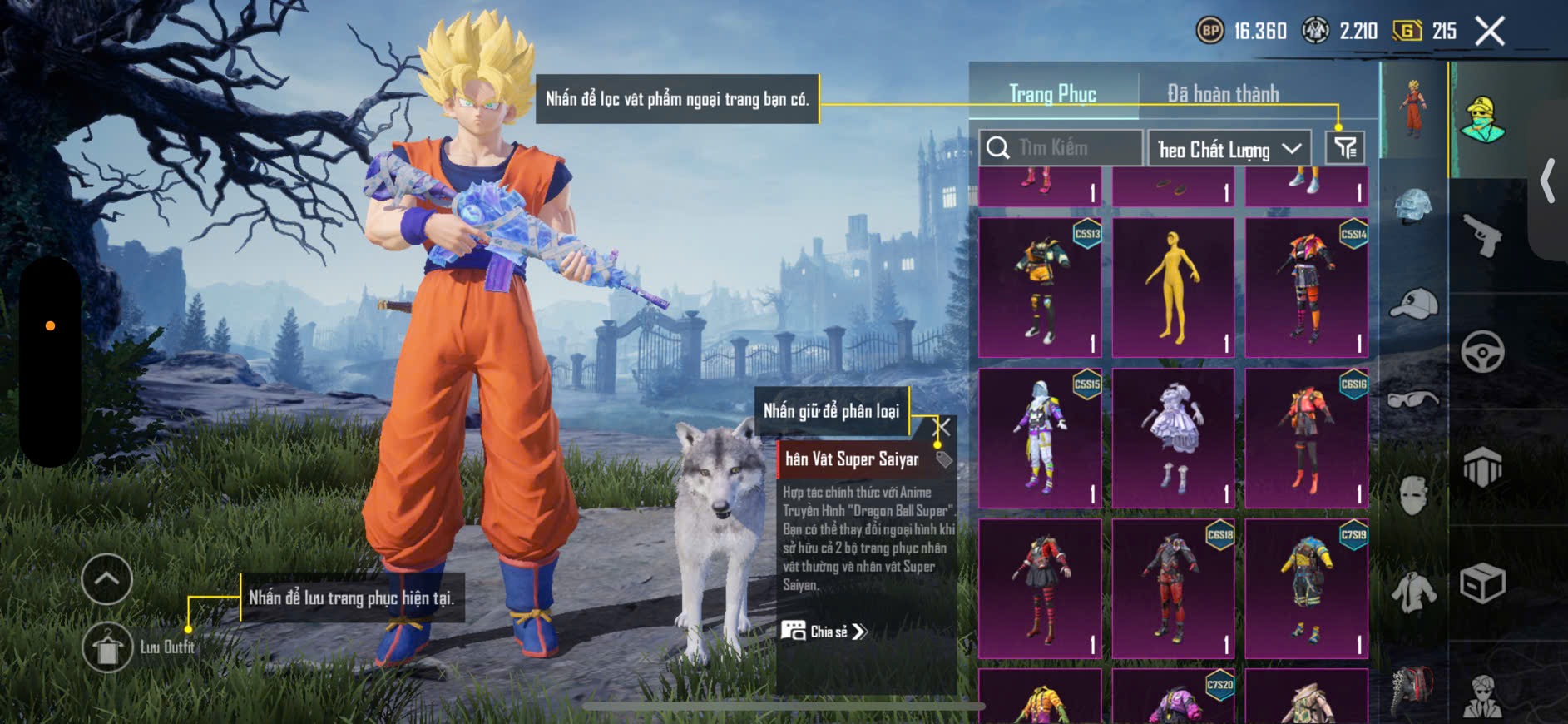Screen dimensions: 1568x724
Task: Share the outfit via Chia sẻ
Action: point(824,632)
